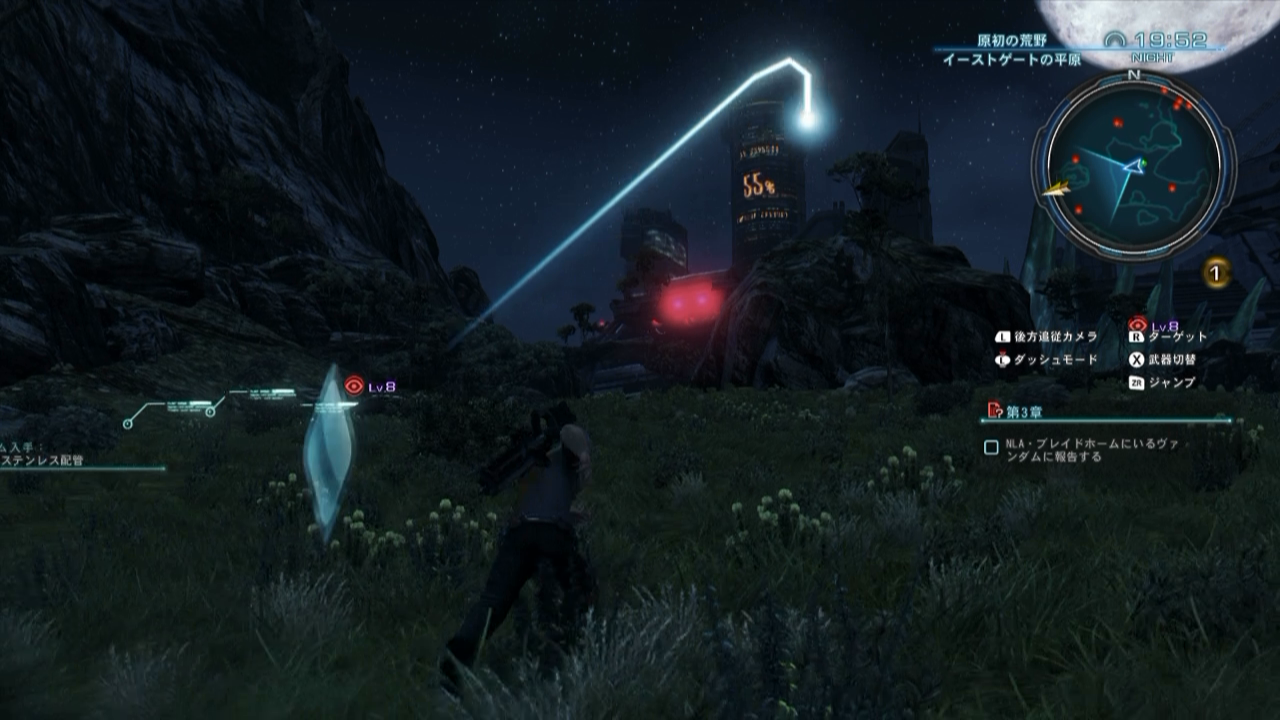The width and height of the screenshot is (1280, 720).
Task: Click the ZR jump button icon
Action: click(x=1135, y=381)
